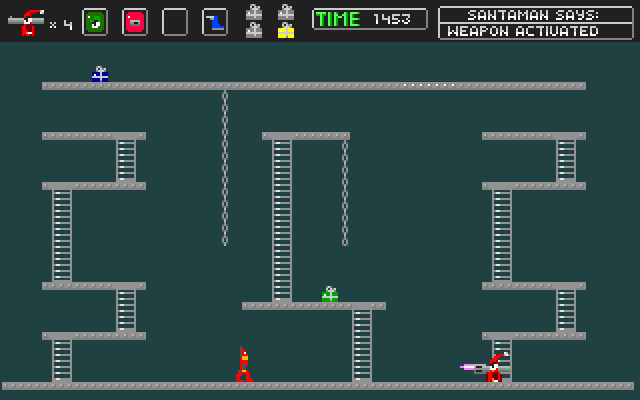Select the green item slot
Viewport: 640px width, 400px height.
click(95, 21)
